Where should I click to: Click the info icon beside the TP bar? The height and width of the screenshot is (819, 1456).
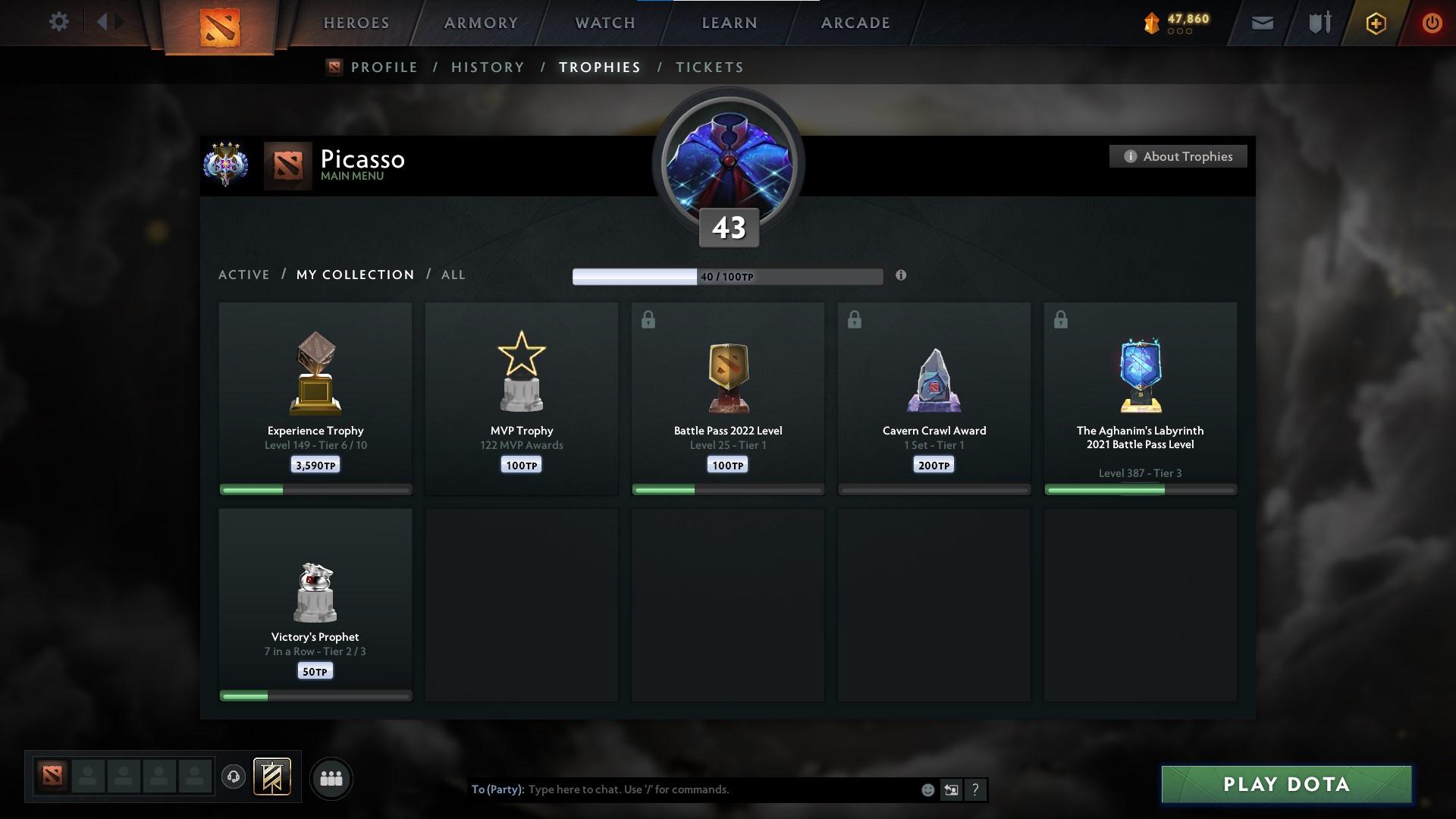pos(902,276)
